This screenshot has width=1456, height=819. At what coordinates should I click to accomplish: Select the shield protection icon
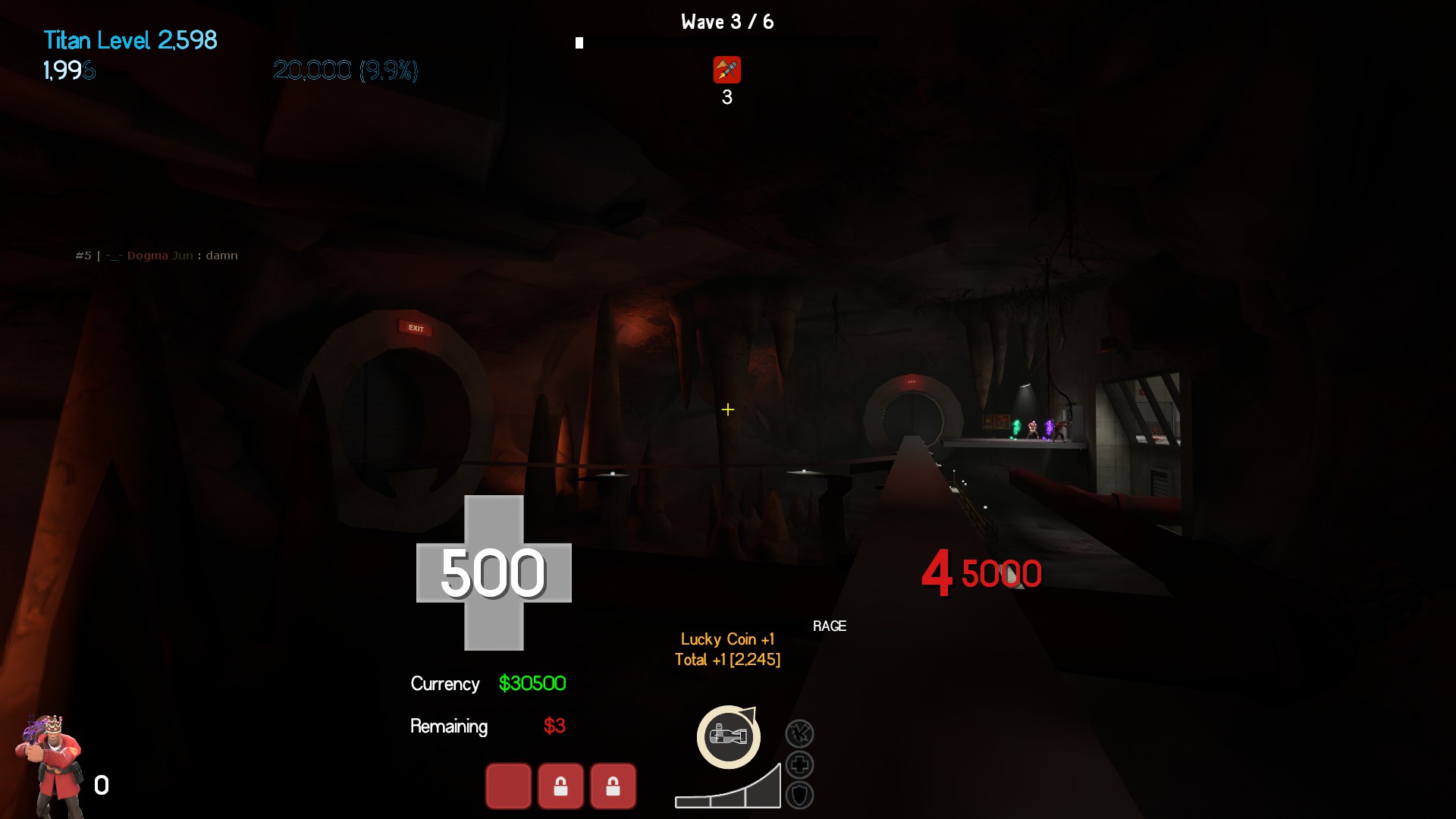point(799,795)
